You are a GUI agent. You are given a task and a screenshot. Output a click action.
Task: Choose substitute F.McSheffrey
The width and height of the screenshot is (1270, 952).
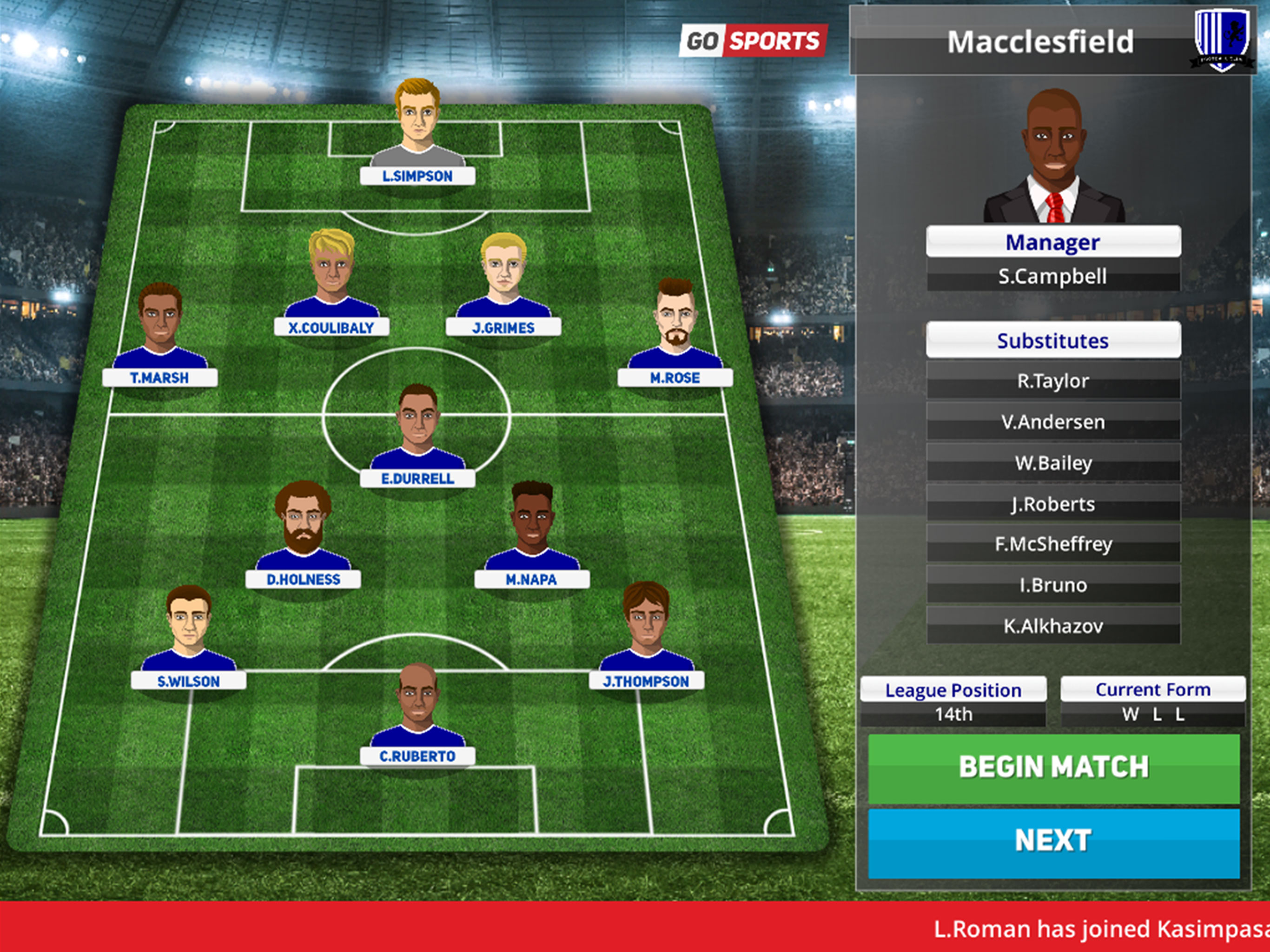click(1053, 544)
